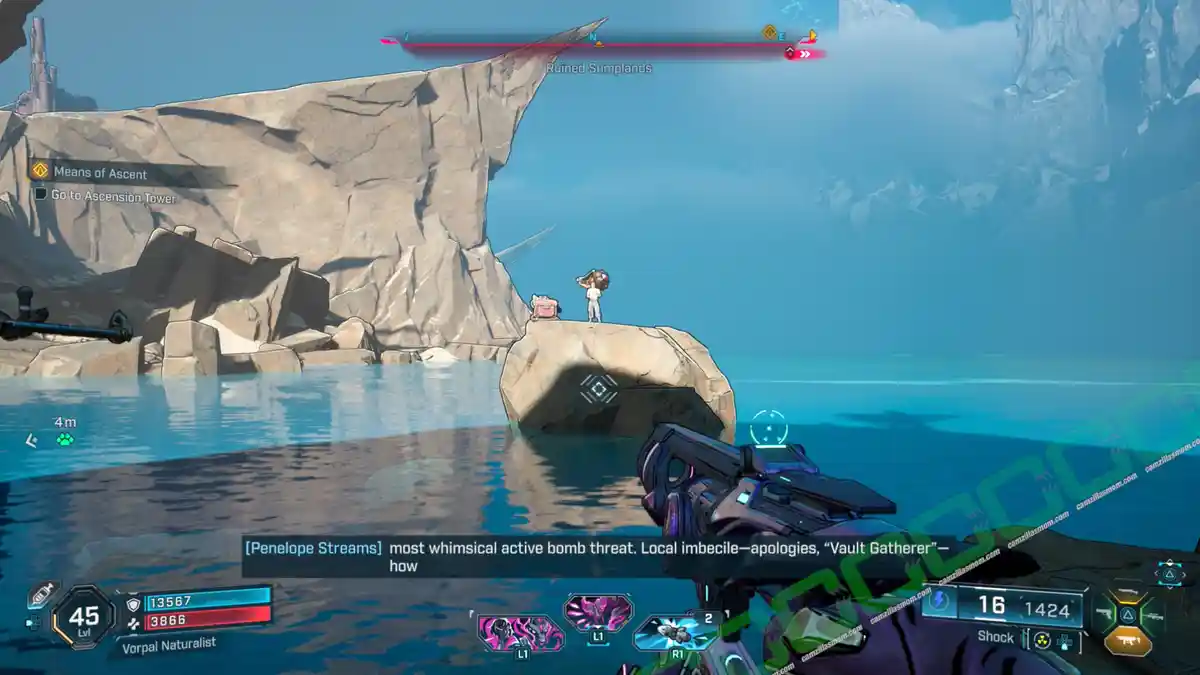Screen dimensions: 1200x675
Task: Click the green paw pet marker
Action: tap(65, 439)
